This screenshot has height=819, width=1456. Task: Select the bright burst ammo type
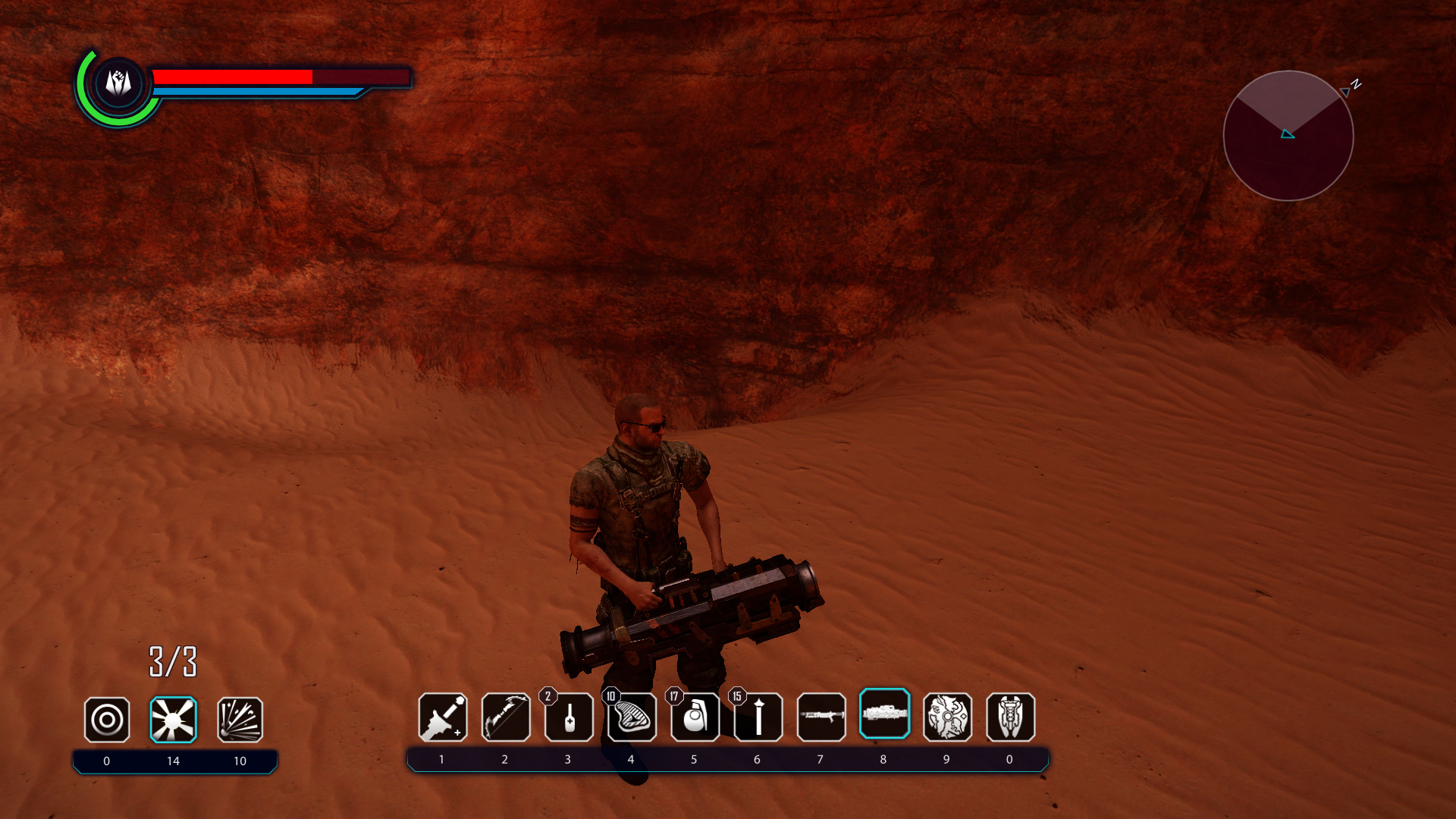173,720
